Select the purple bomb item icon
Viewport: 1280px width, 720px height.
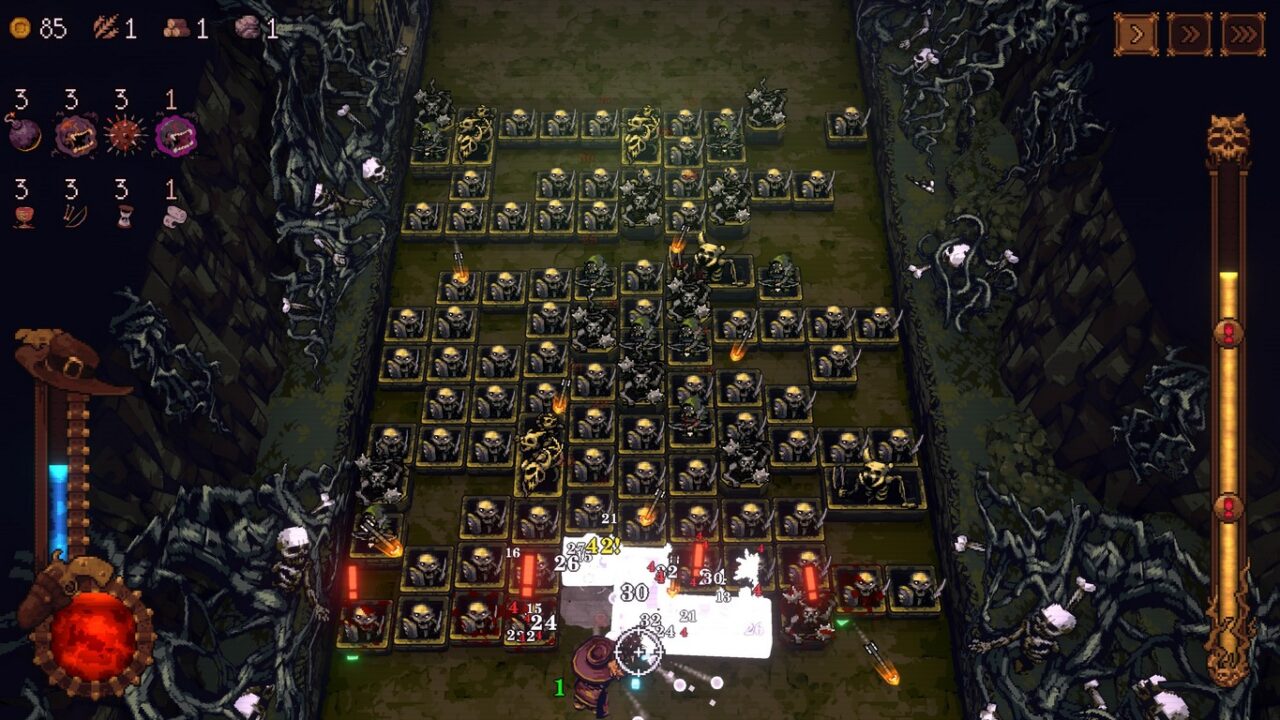(25, 135)
